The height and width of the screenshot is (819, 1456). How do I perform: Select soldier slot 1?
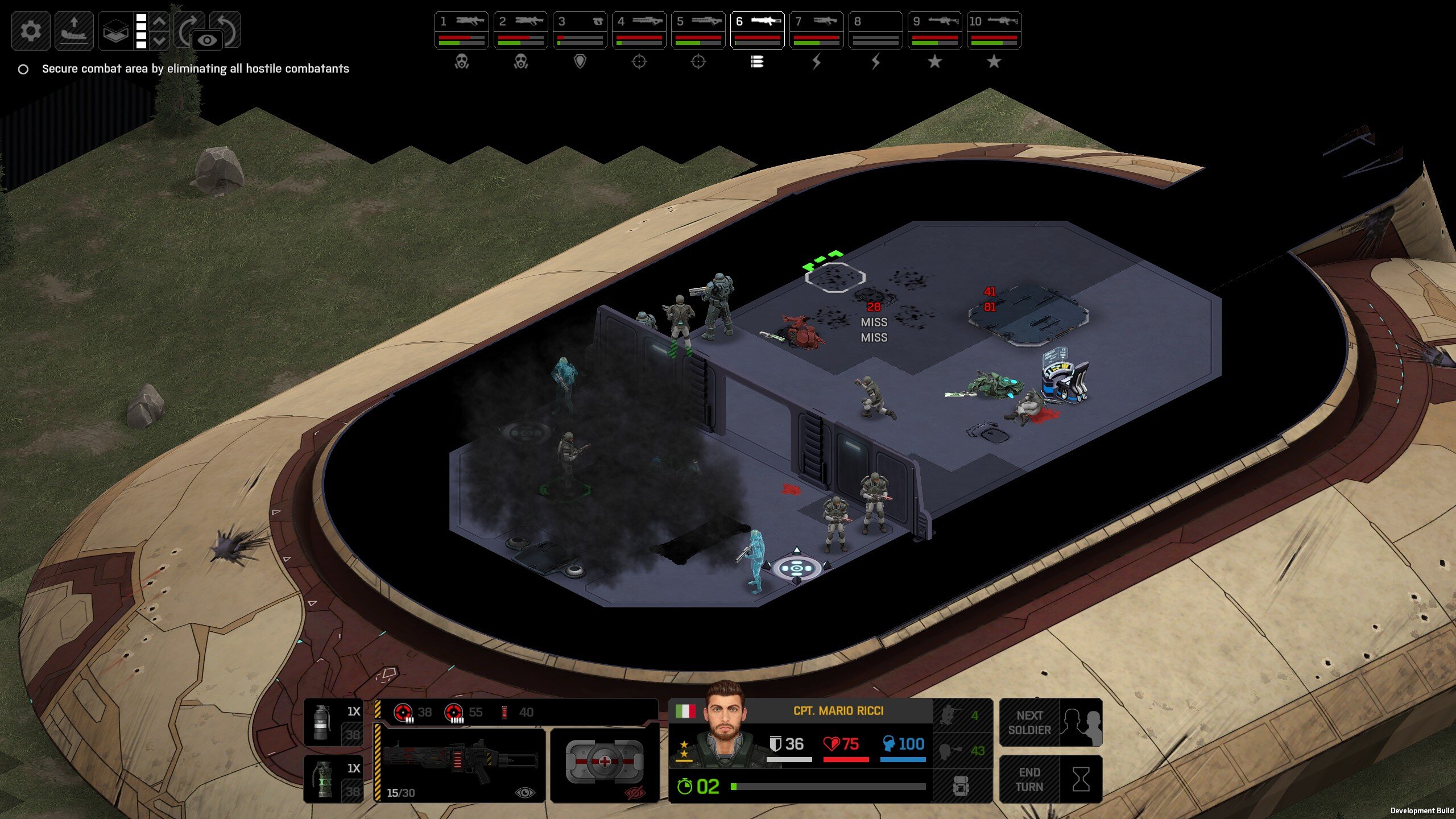coord(461,30)
